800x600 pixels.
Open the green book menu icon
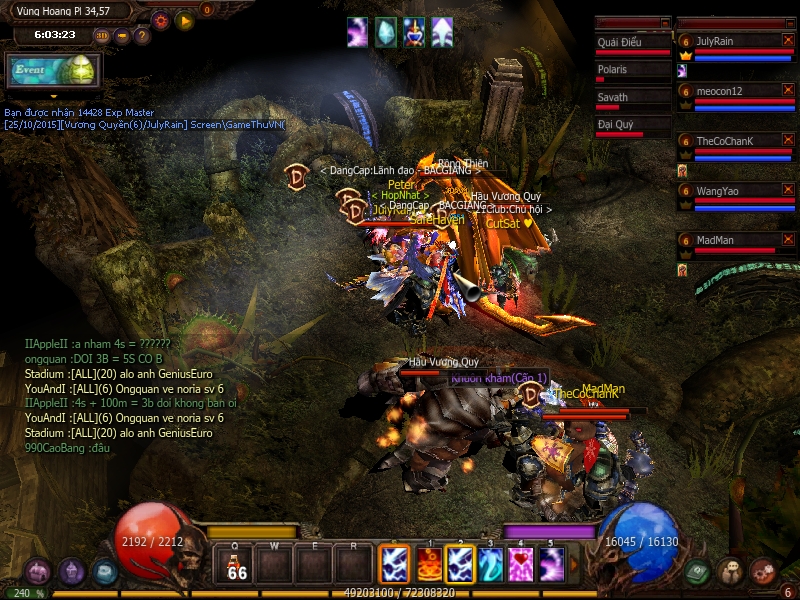699,571
